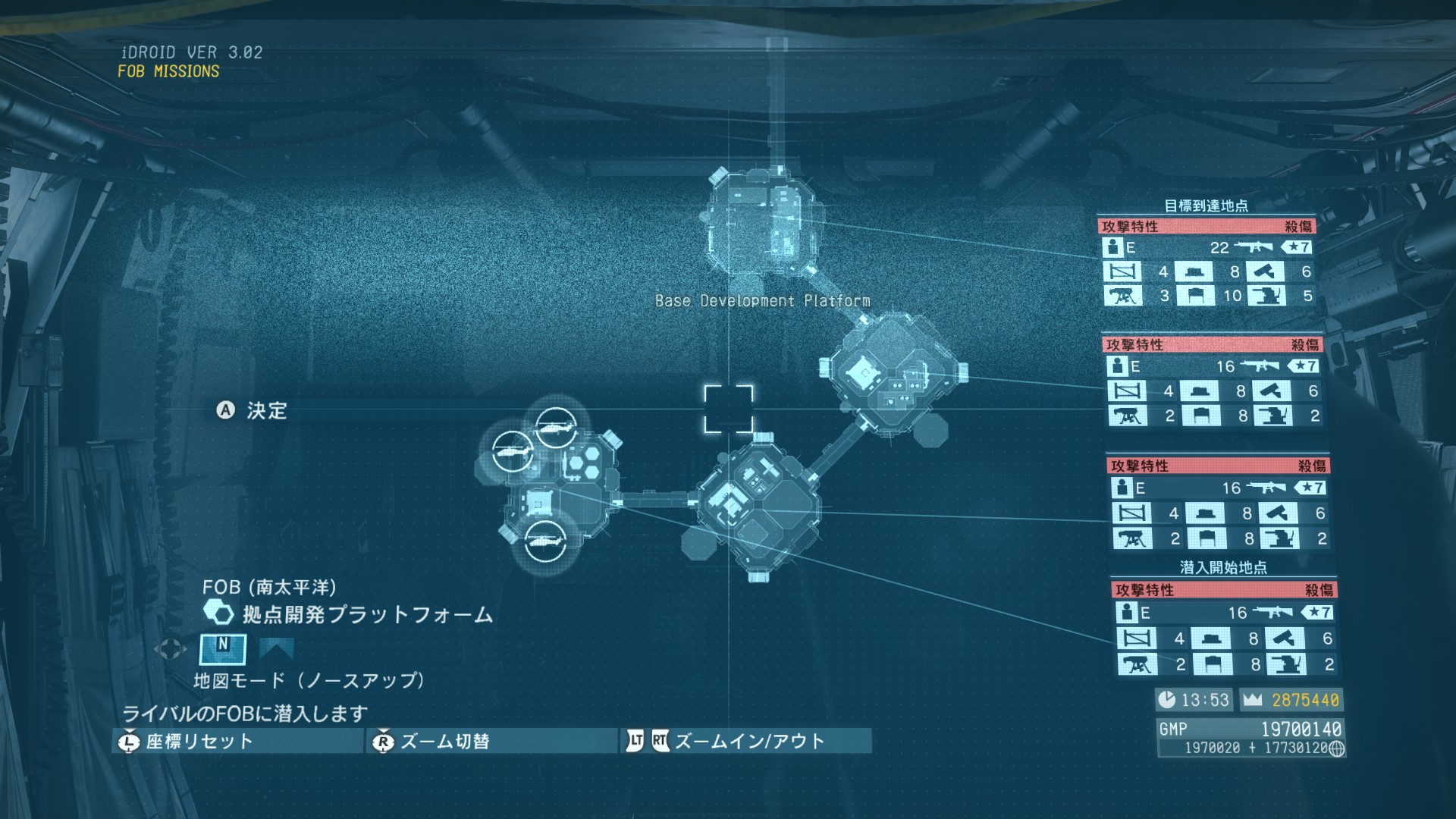Select the 拠点開発プラットフォーム hexagon icon
Screen dimensions: 1456x819
tap(218, 613)
